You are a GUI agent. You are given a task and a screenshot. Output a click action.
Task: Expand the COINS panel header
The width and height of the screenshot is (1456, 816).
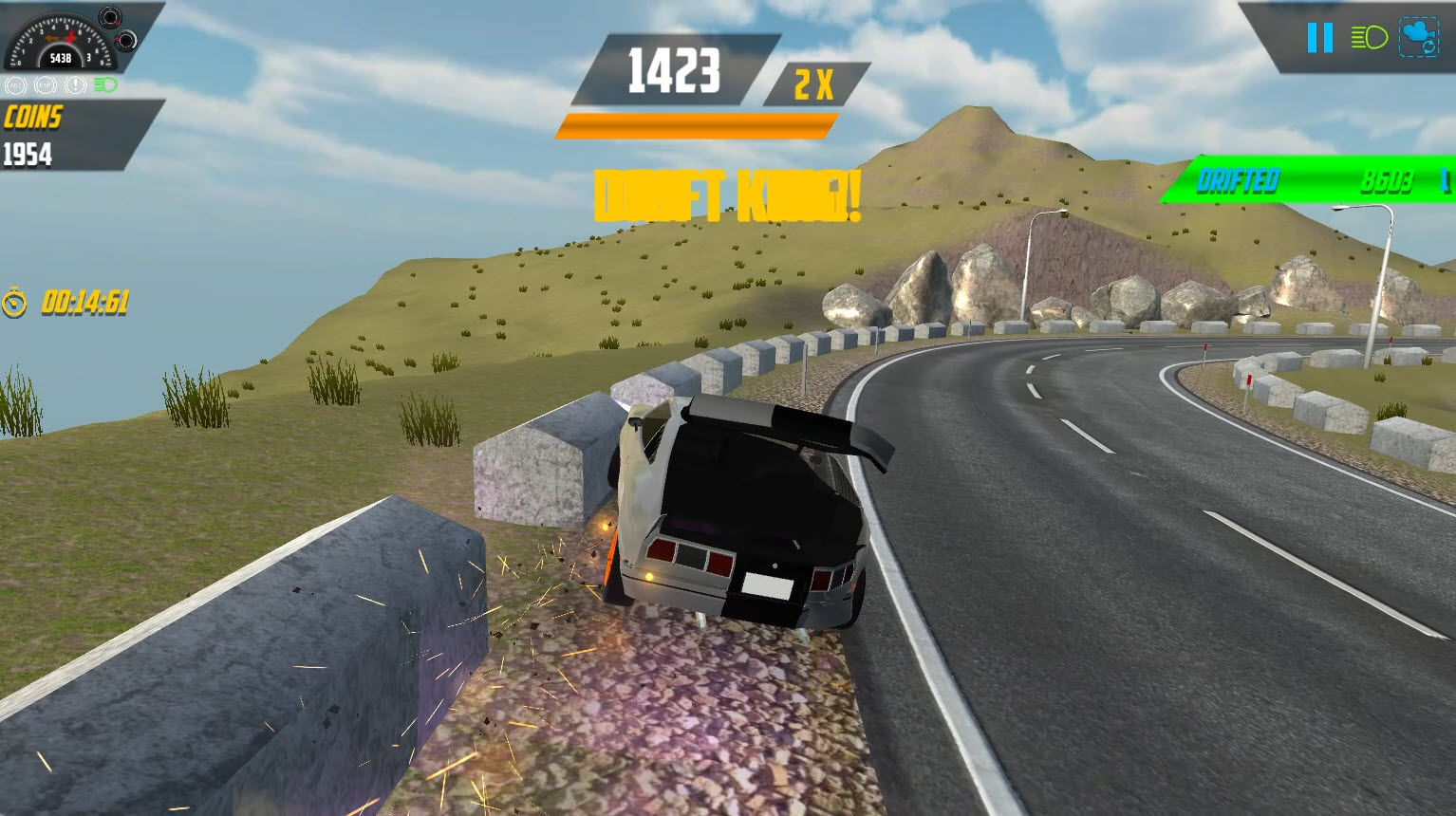33,118
